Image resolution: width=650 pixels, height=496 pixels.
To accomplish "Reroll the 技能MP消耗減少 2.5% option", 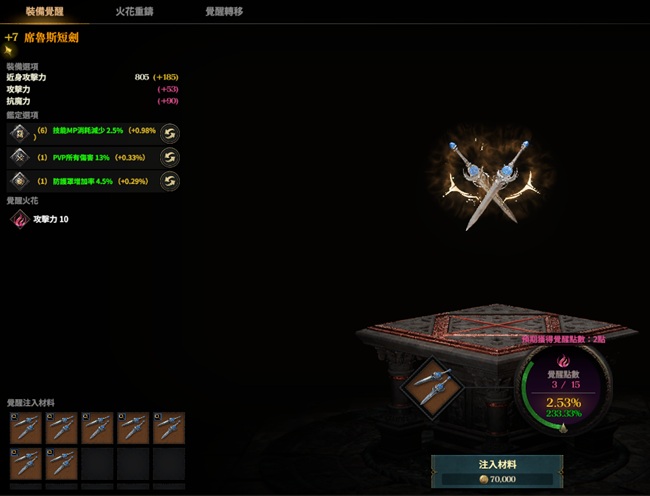I will 170,133.
